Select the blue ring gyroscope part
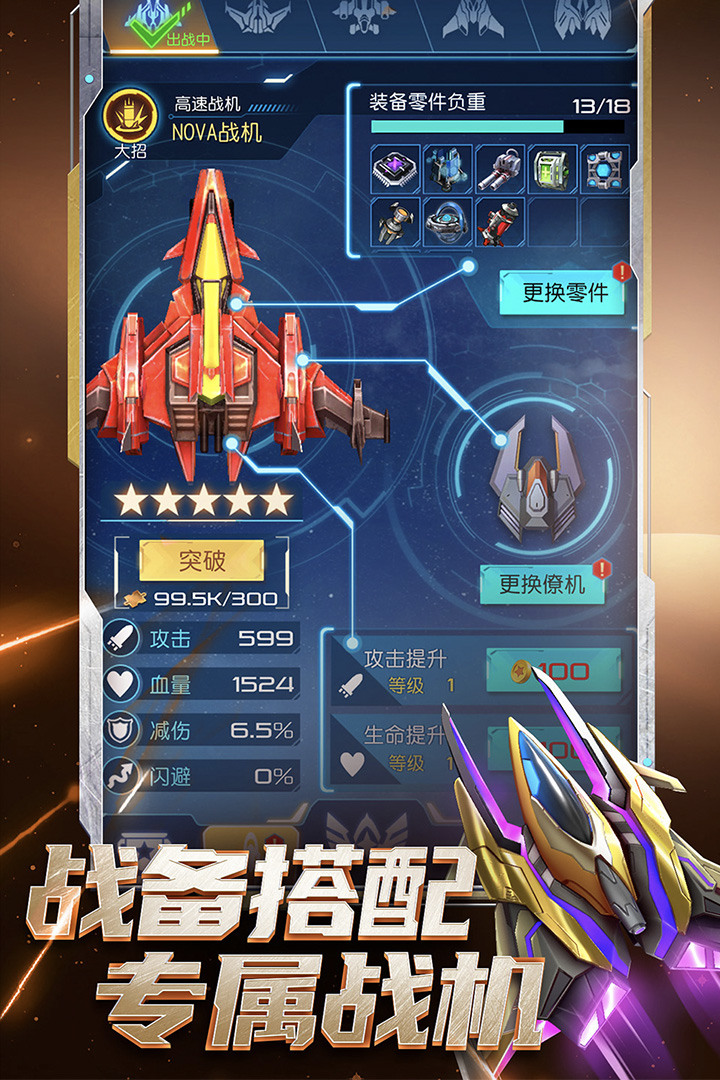 [448, 221]
